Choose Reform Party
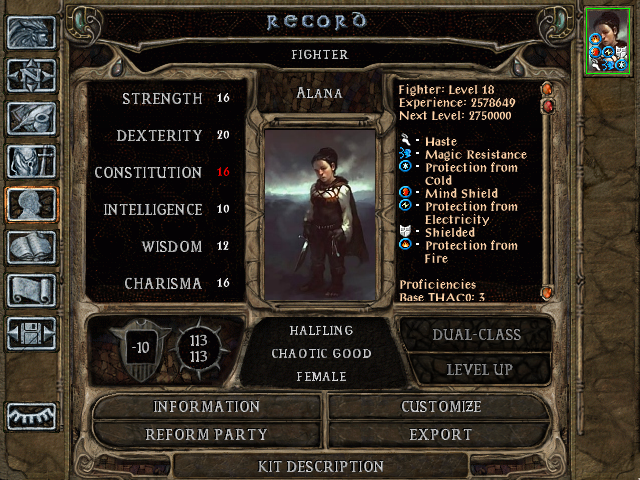Viewport: 640px width, 480px height. tap(207, 435)
